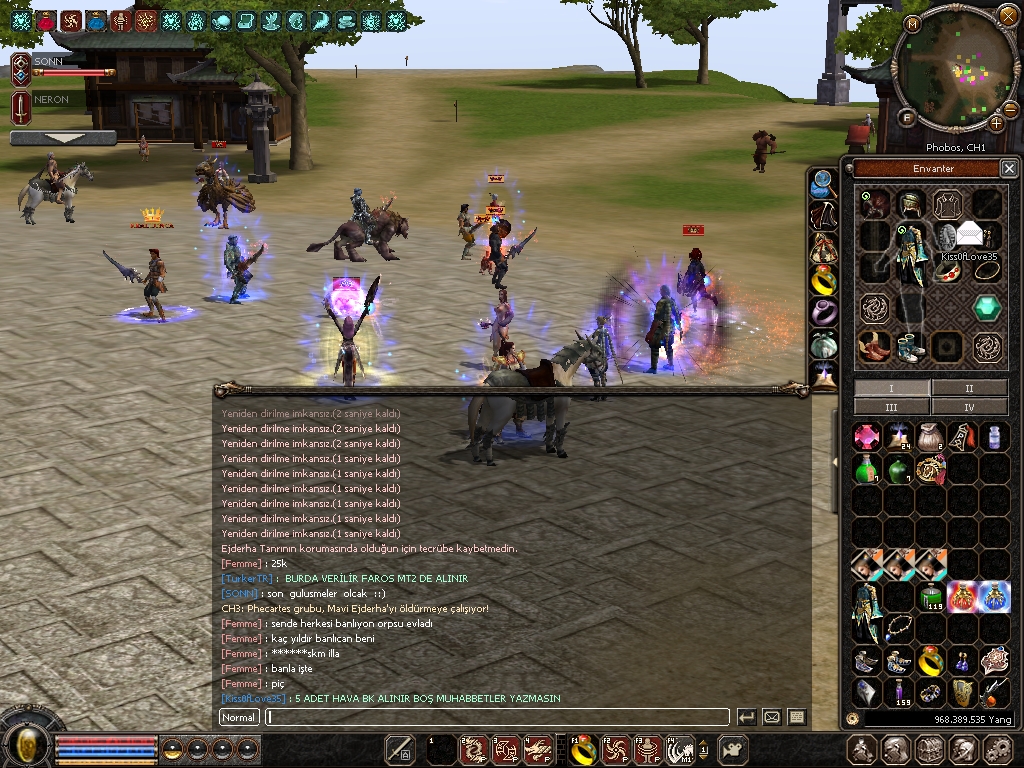This screenshot has height=768, width=1024.
Task: Select the pink gem inventory item
Action: [866, 436]
